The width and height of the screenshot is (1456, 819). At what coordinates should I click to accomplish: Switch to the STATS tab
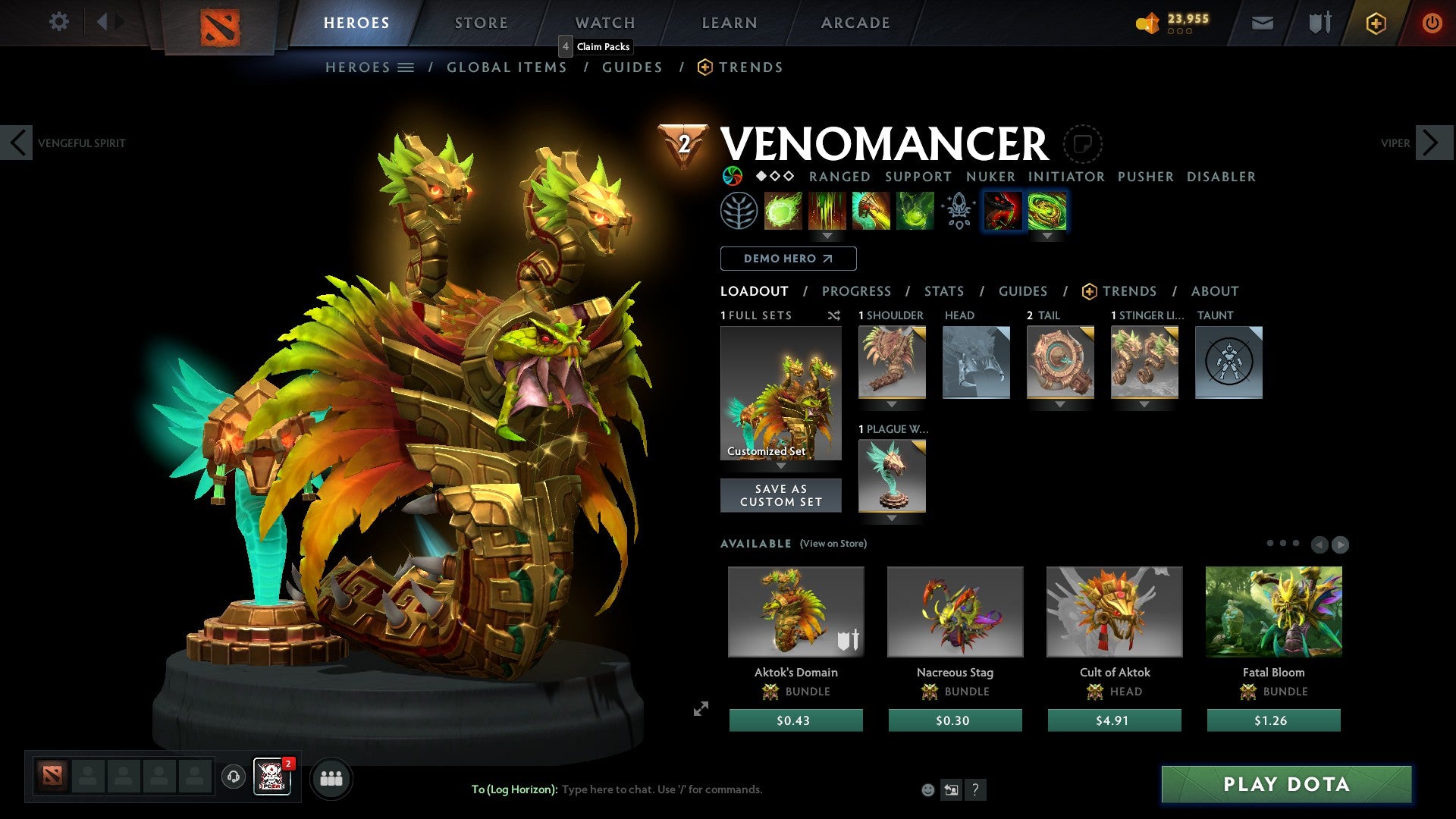click(x=943, y=291)
